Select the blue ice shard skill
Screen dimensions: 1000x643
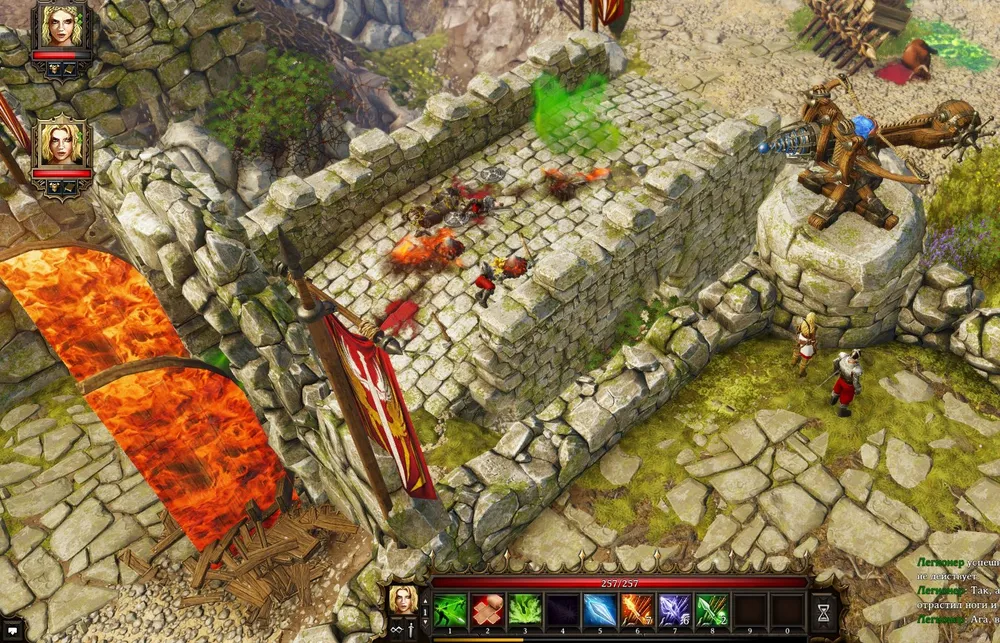(x=600, y=609)
